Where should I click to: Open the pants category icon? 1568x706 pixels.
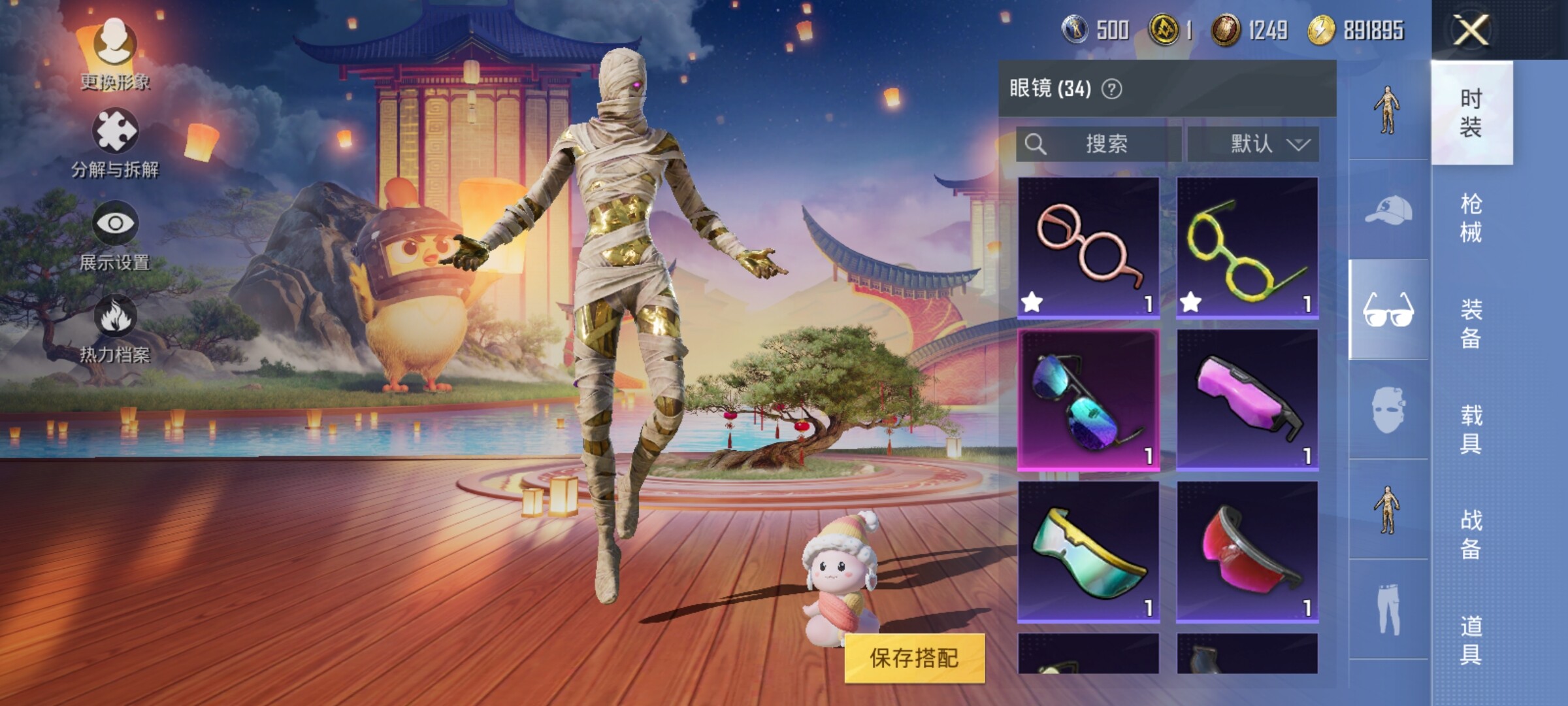[1388, 609]
